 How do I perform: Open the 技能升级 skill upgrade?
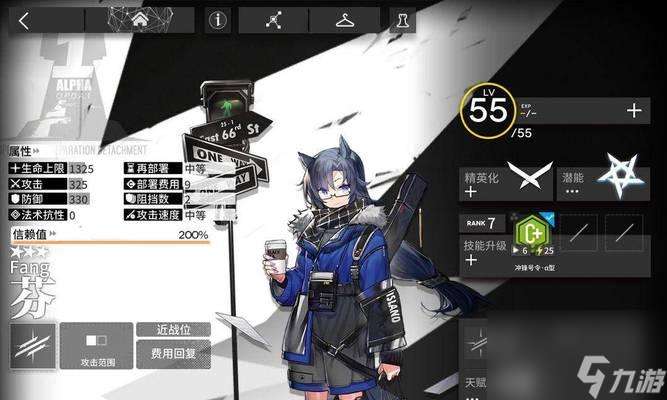point(486,251)
